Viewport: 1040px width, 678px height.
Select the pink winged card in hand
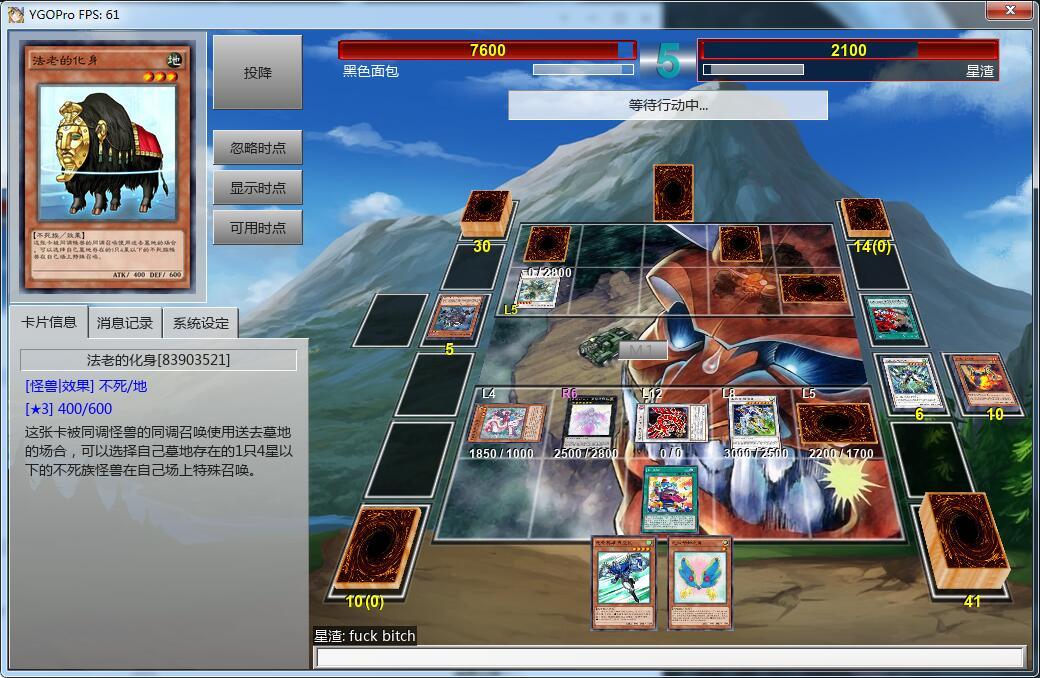pos(700,583)
